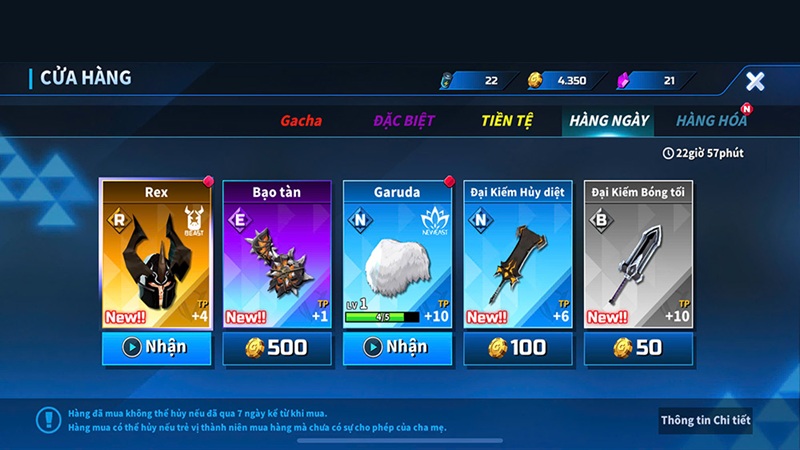Select the Rex helmet card
The width and height of the screenshot is (800, 450).
[x=156, y=255]
